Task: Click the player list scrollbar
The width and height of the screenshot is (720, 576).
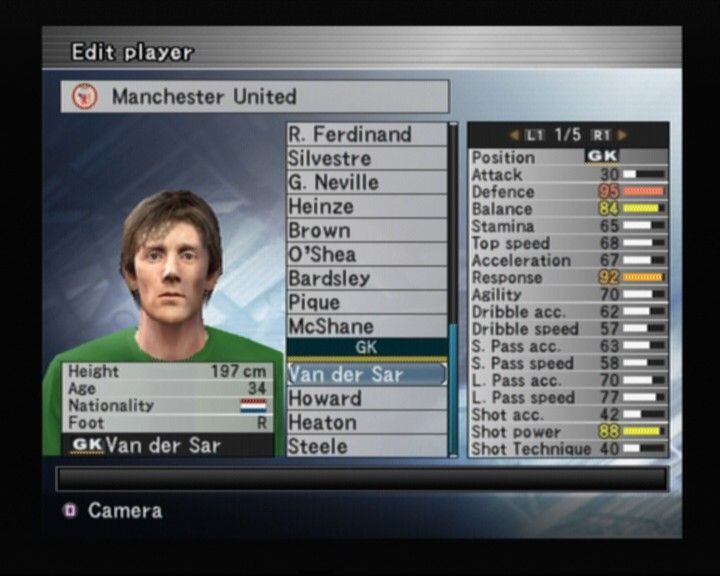Action: tap(453, 290)
